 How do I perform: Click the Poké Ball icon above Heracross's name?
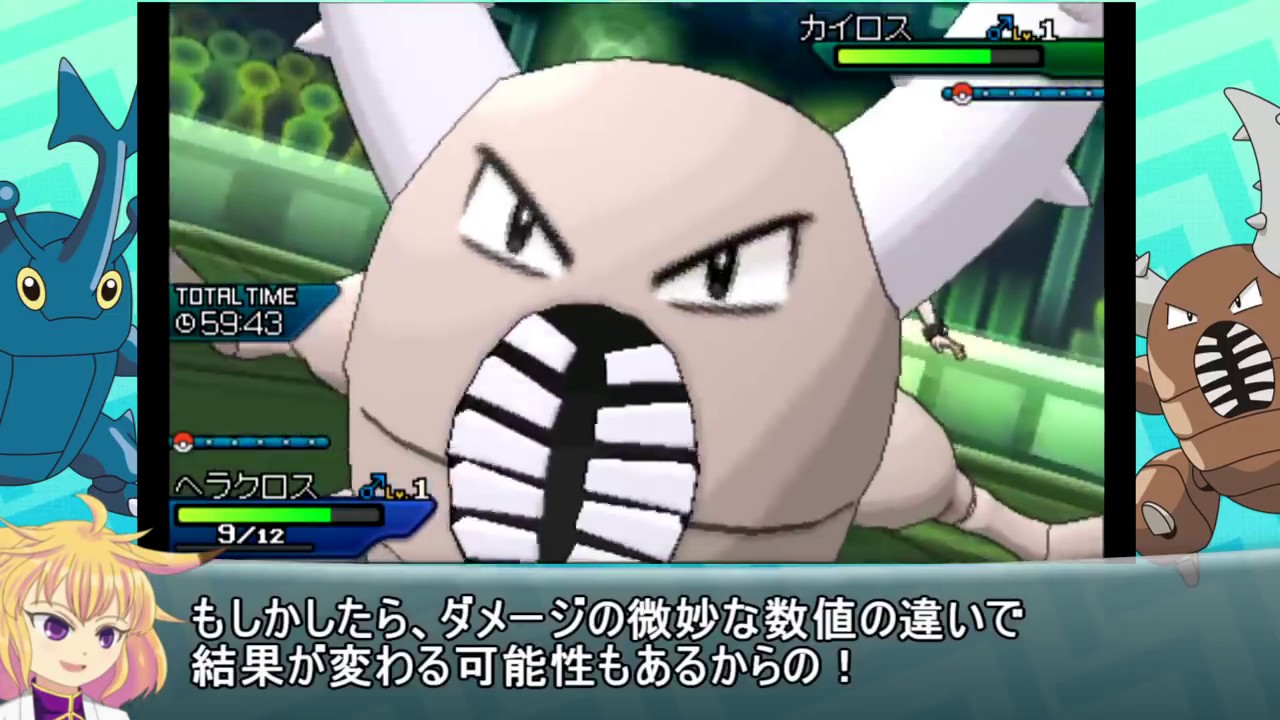185,442
